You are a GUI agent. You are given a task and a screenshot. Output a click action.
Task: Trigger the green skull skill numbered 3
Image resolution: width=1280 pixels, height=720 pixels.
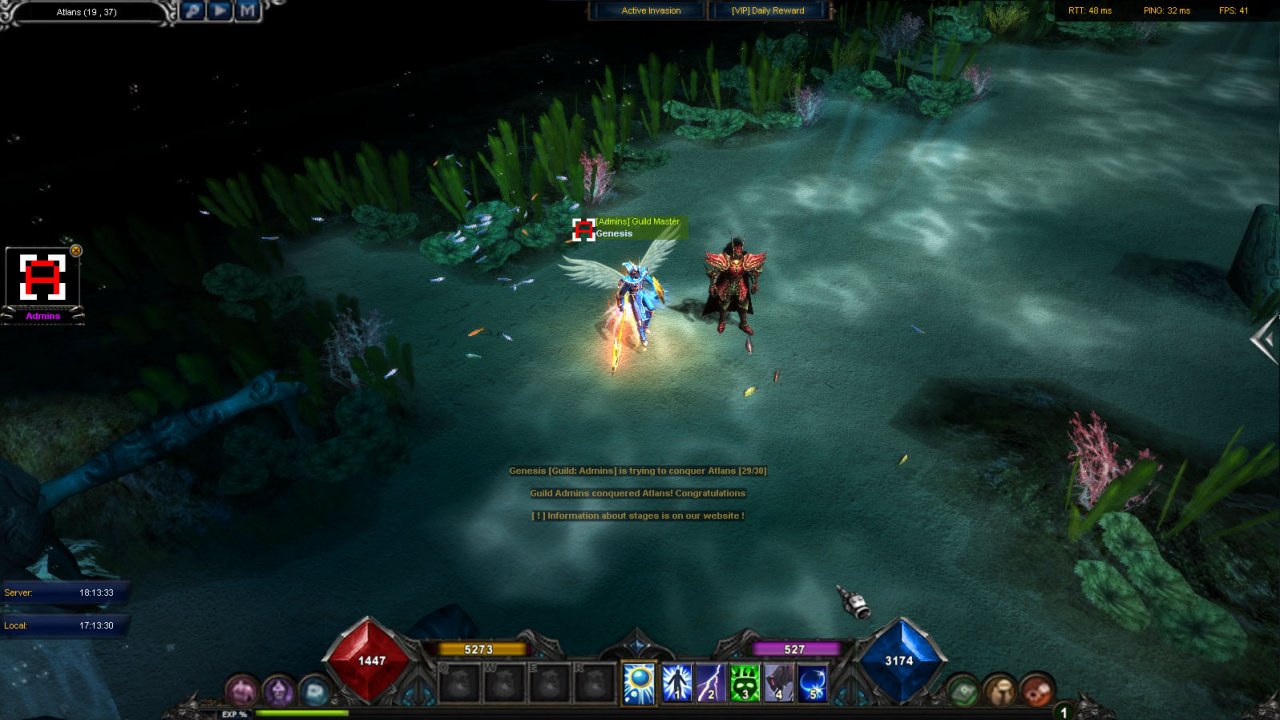point(745,683)
